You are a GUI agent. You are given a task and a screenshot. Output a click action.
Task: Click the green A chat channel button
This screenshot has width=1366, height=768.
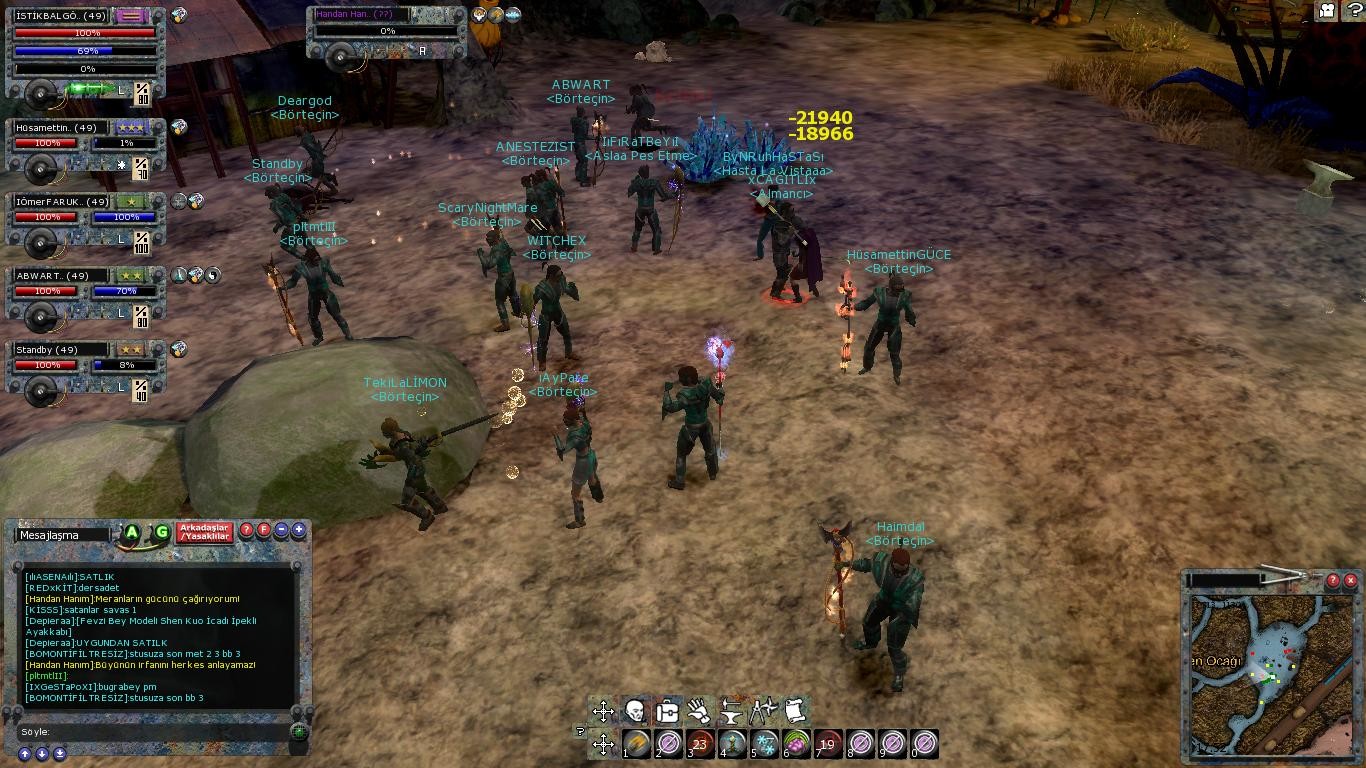tap(131, 533)
